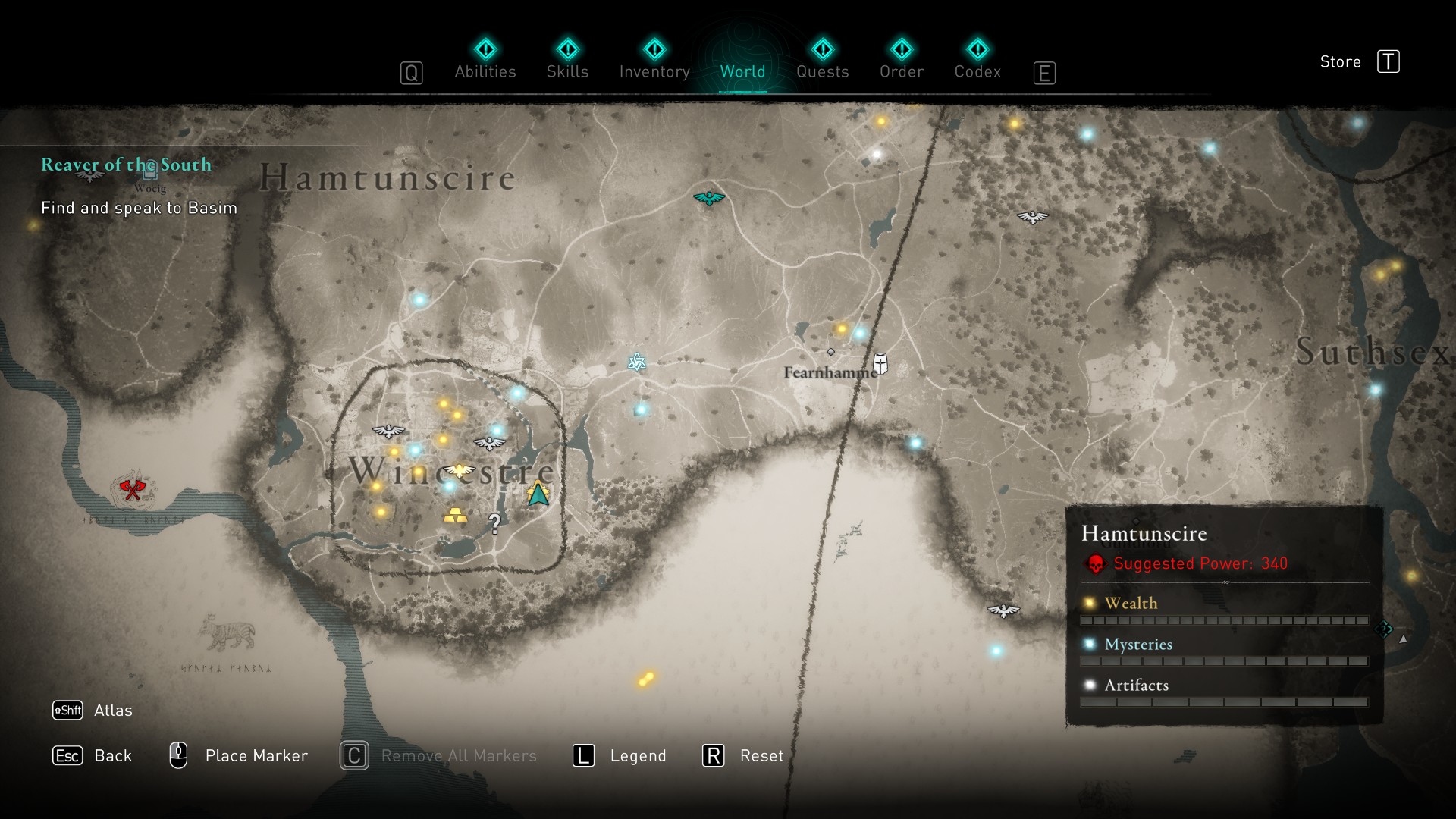Show the Codex tab
The image size is (1456, 819).
point(977,61)
